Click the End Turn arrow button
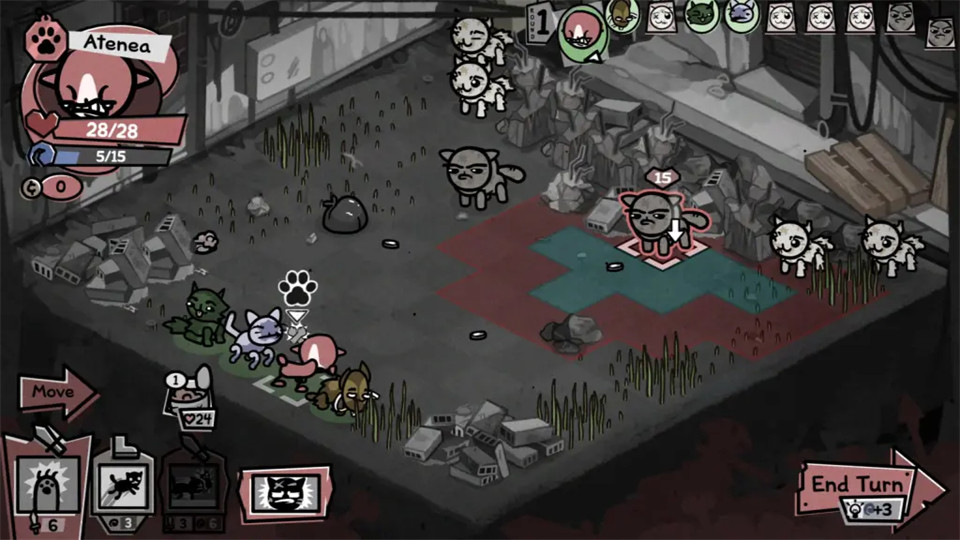The height and width of the screenshot is (540, 960). click(862, 484)
